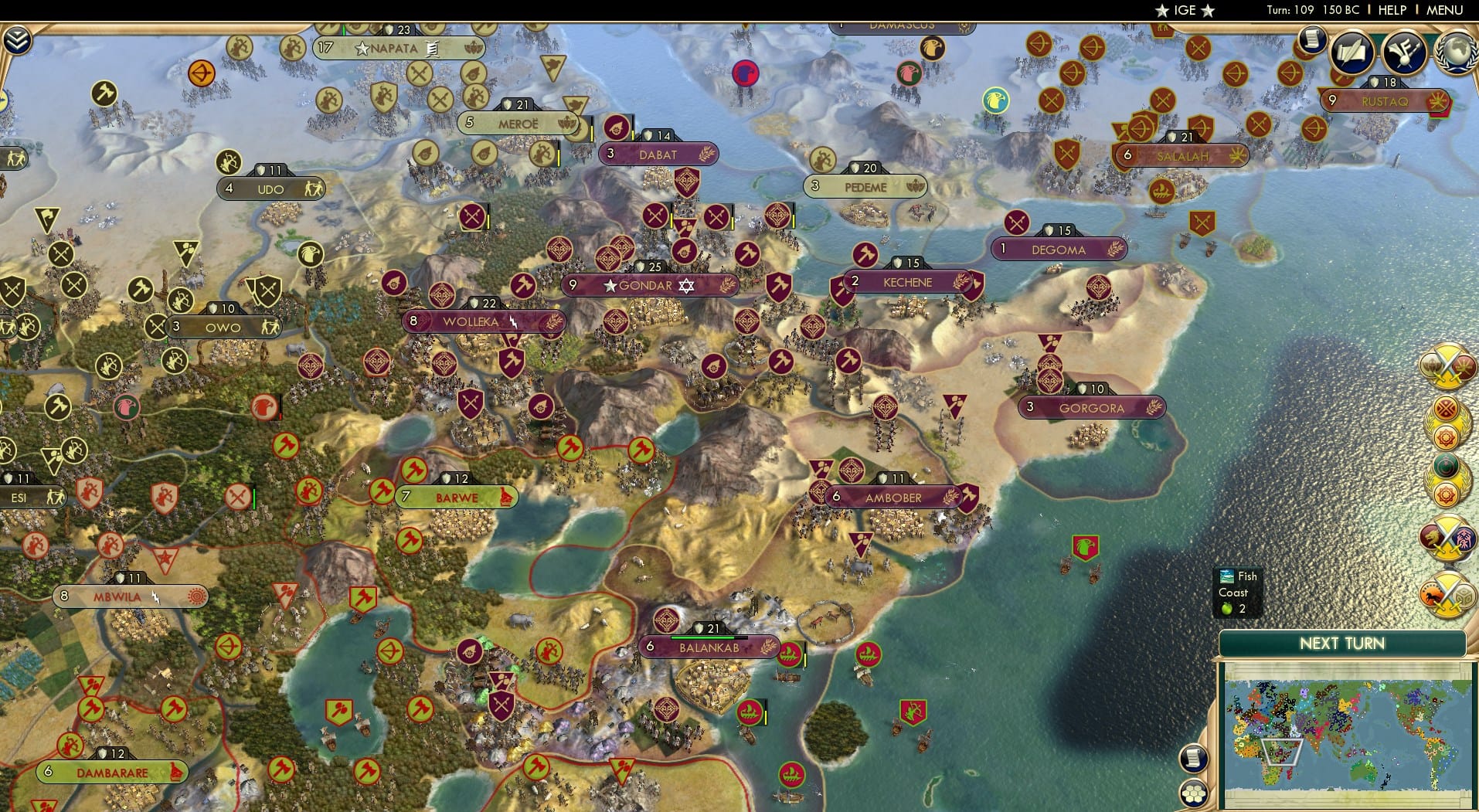Click the topmost crossed-swords war notification badge
The width and height of the screenshot is (1479, 812).
pyautogui.click(x=1449, y=367)
